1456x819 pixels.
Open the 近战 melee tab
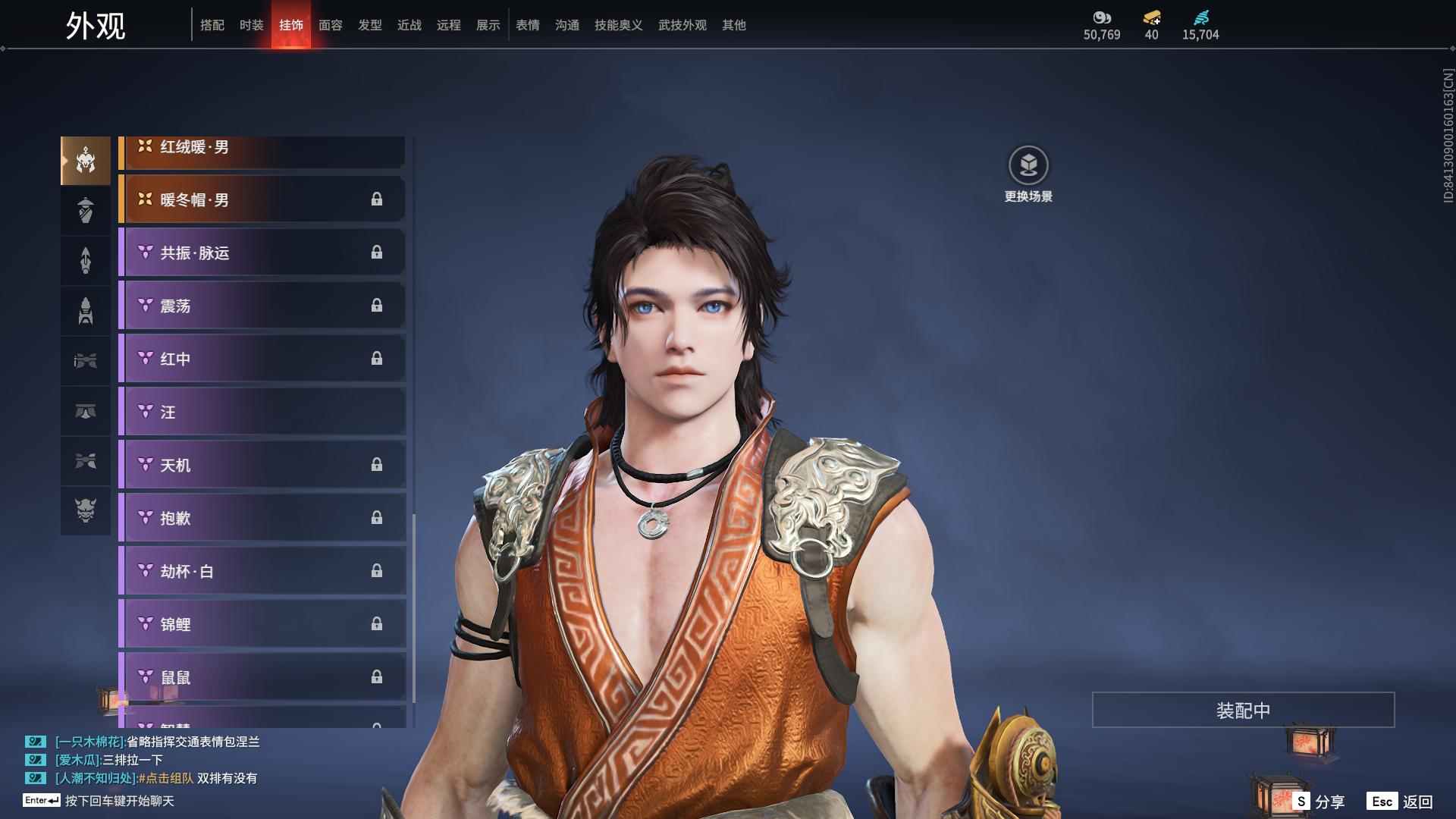(409, 25)
